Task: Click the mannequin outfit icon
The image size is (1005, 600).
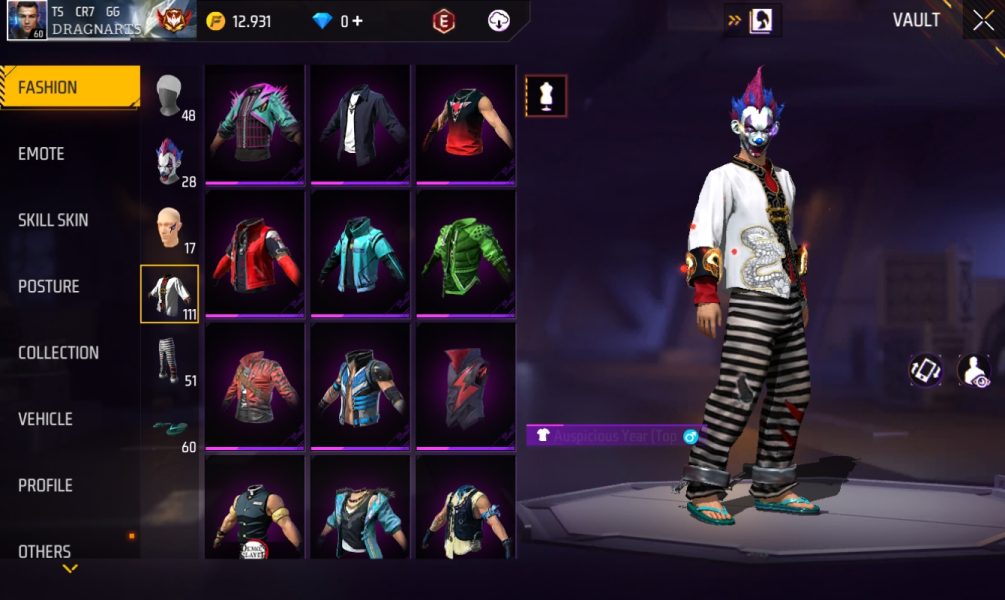Action: click(546, 96)
